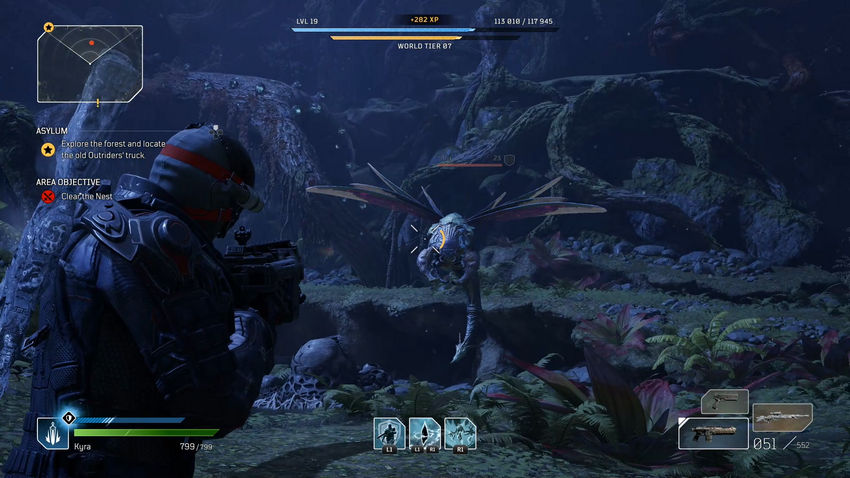Click the radar minimap
Screen dimensions: 850x478
(90, 64)
